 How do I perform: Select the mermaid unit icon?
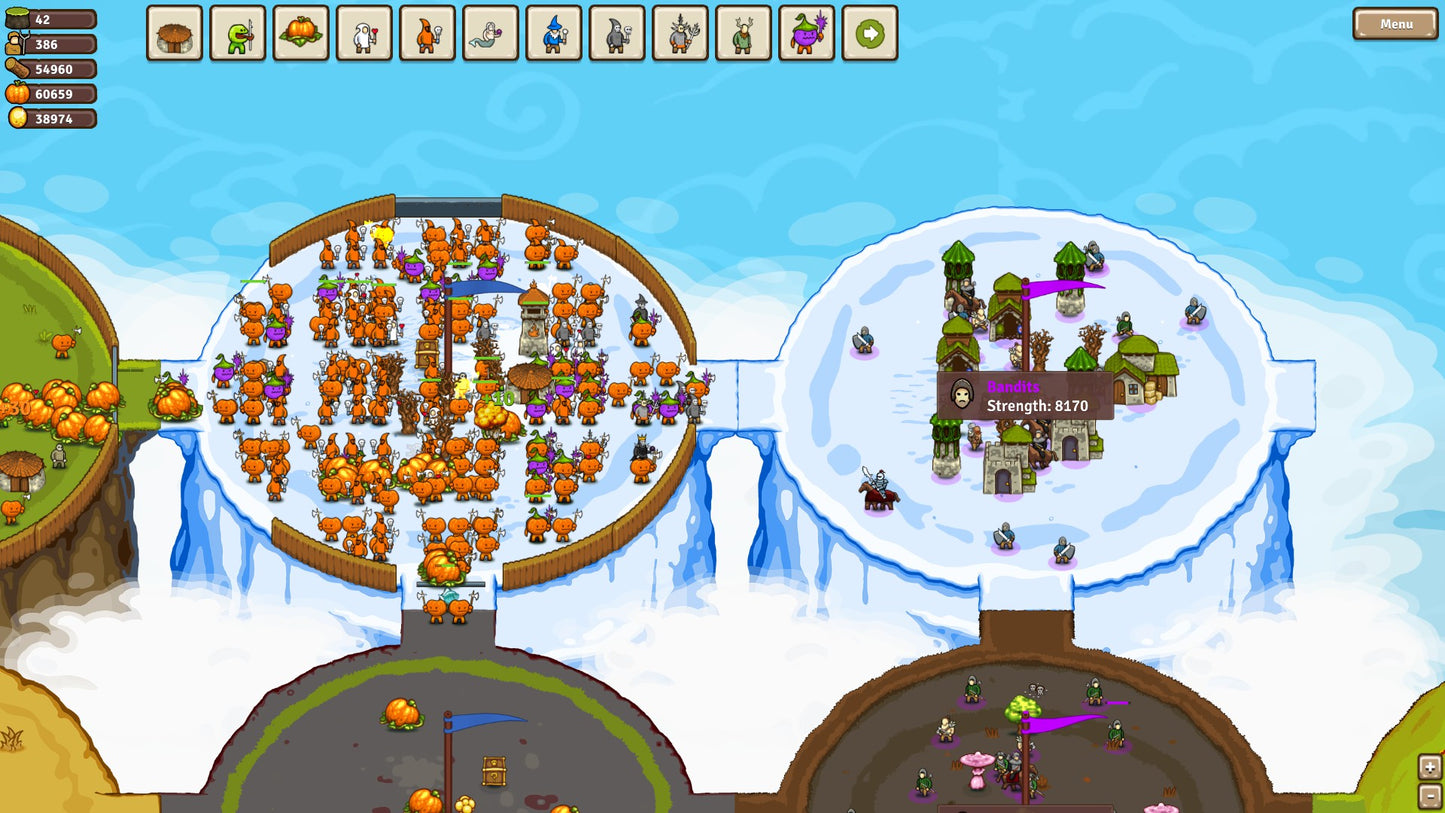pyautogui.click(x=490, y=33)
